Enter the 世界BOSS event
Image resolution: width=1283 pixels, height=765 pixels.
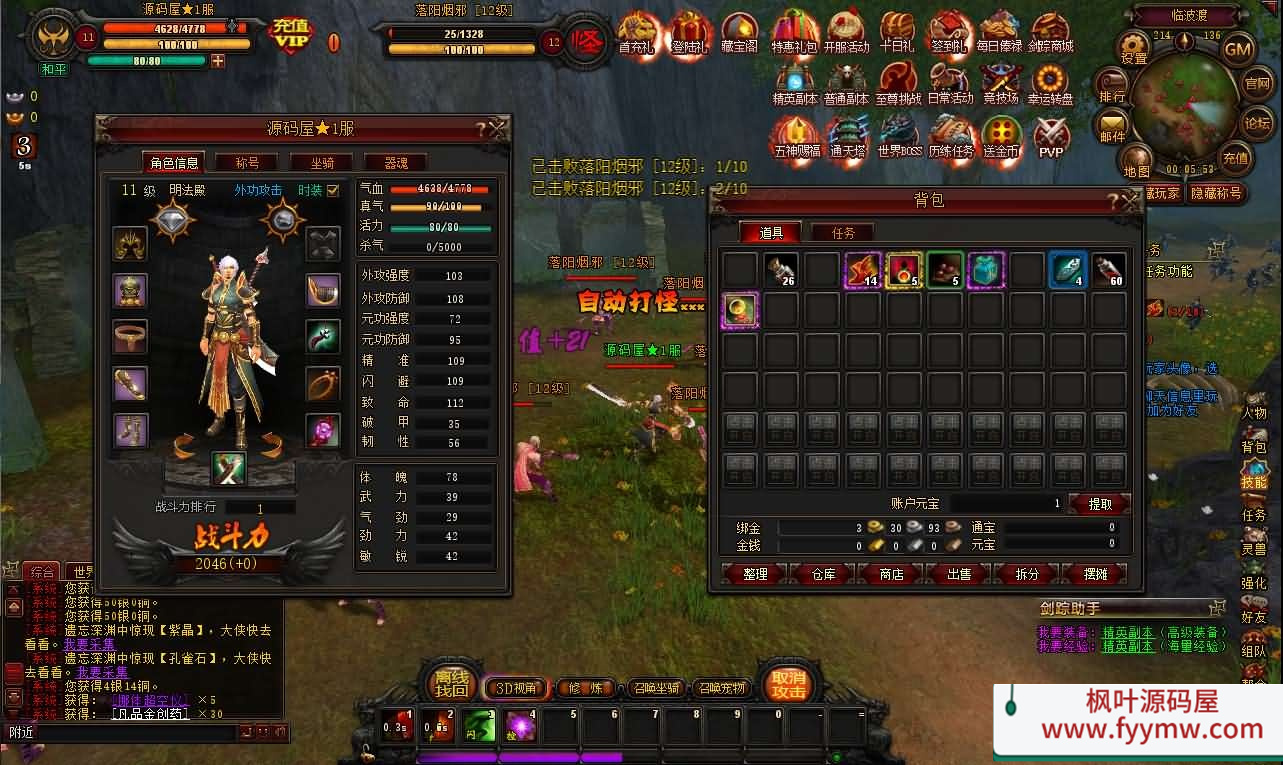[x=897, y=137]
